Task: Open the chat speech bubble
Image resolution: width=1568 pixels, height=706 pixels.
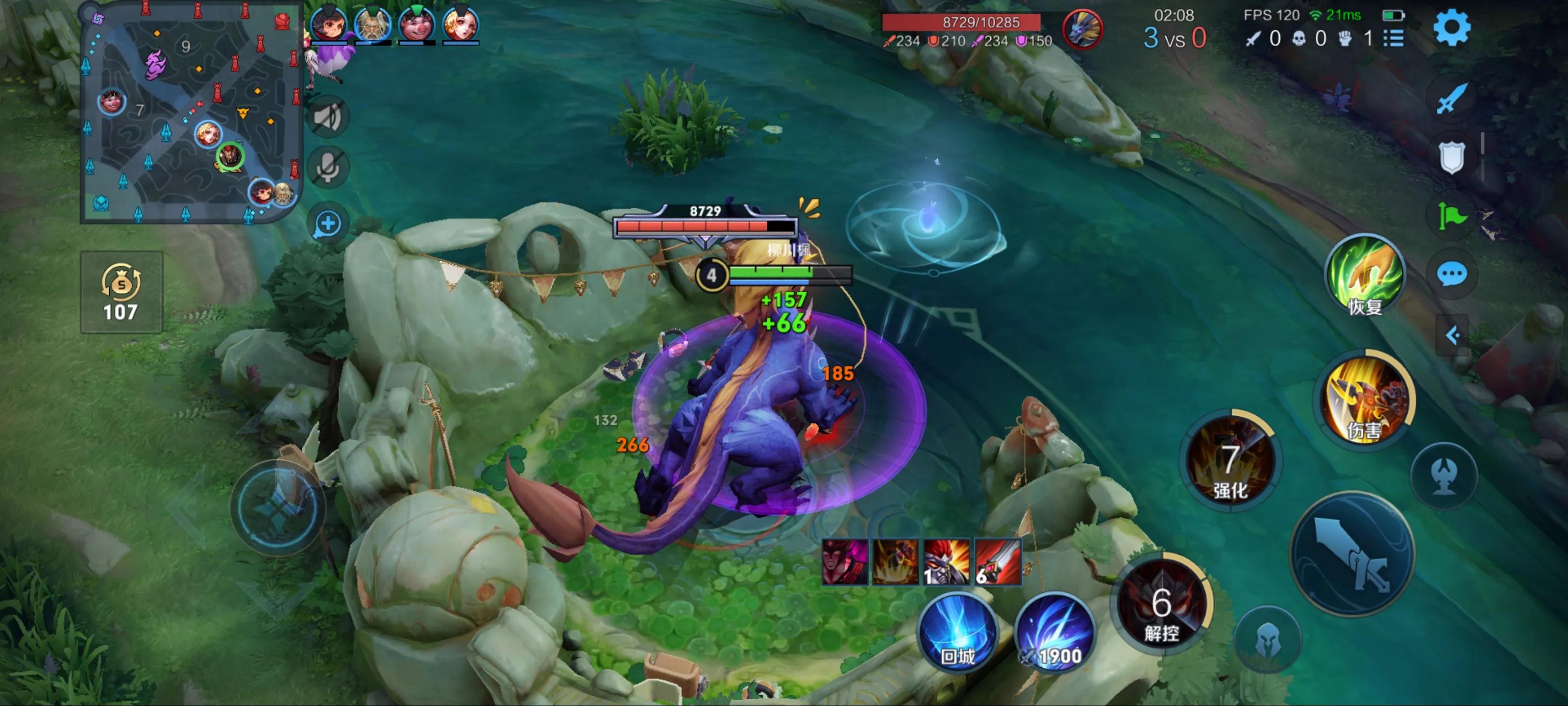Action: [1452, 275]
